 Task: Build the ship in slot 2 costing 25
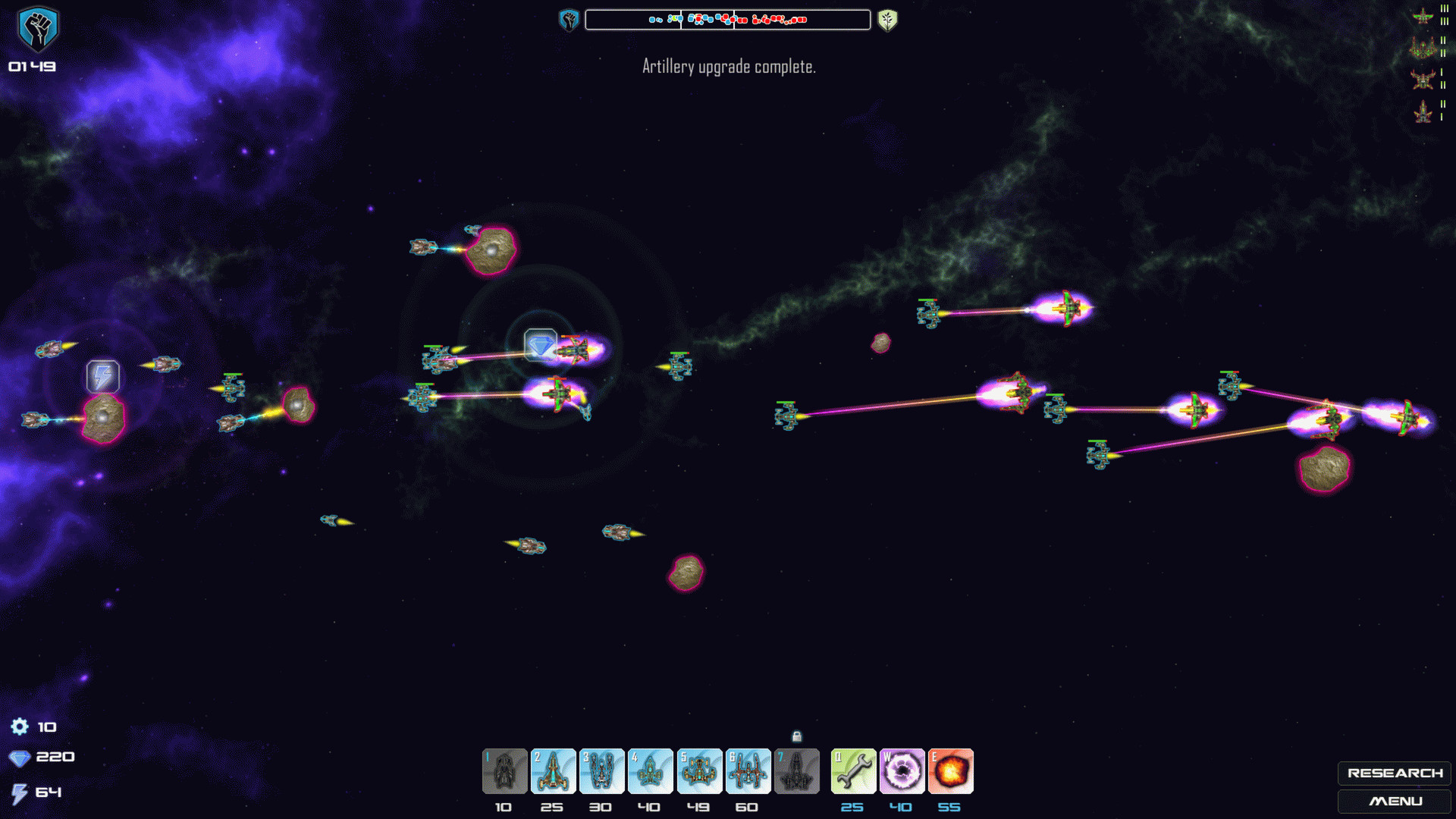tap(553, 771)
